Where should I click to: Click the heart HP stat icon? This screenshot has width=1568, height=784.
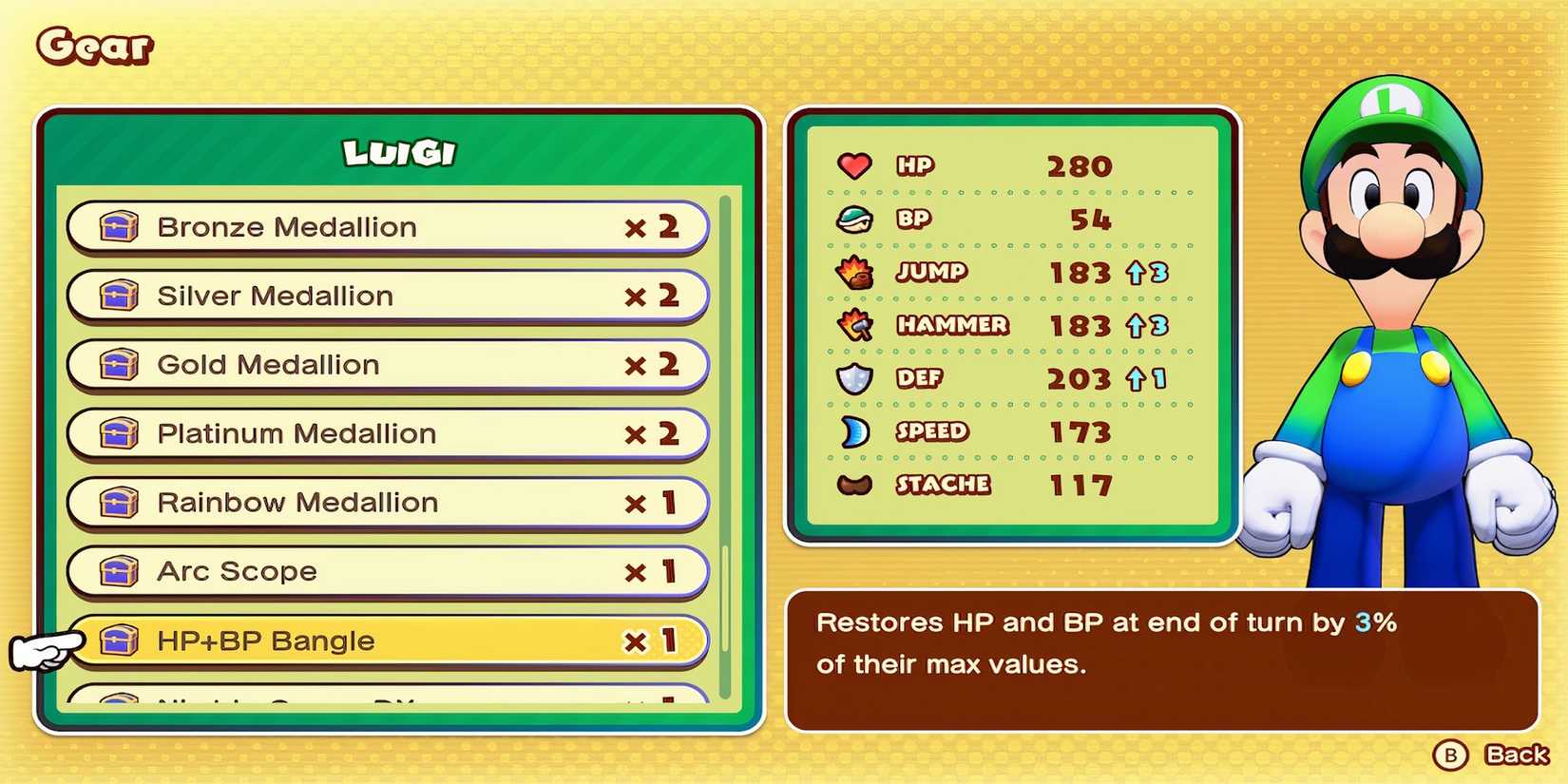point(854,165)
